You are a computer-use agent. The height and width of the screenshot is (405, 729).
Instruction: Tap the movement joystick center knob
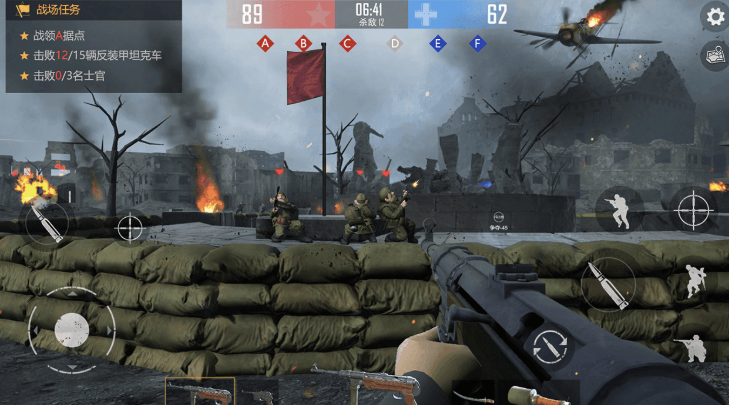71,328
